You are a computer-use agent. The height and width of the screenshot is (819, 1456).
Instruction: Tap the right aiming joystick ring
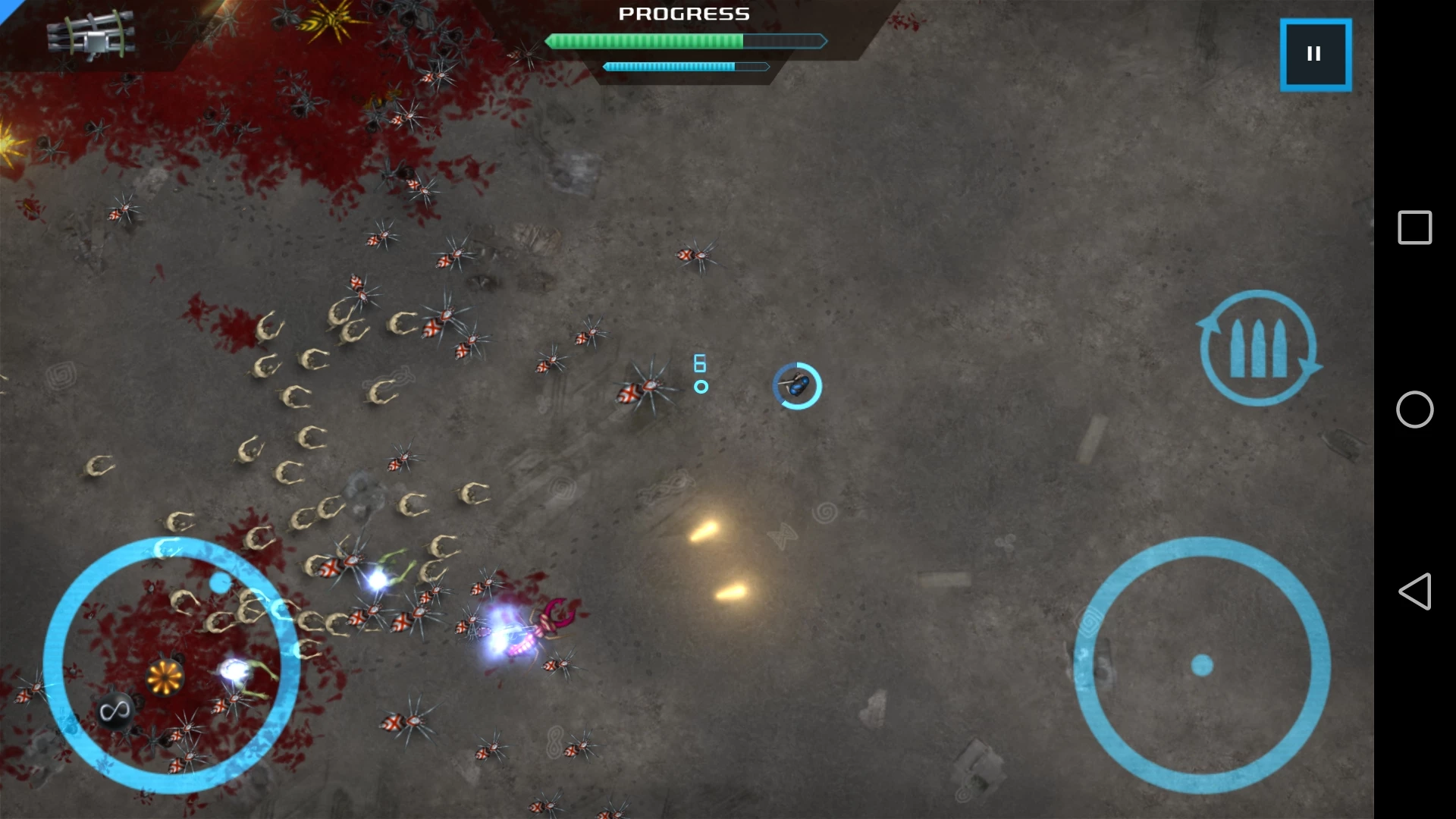(1202, 665)
